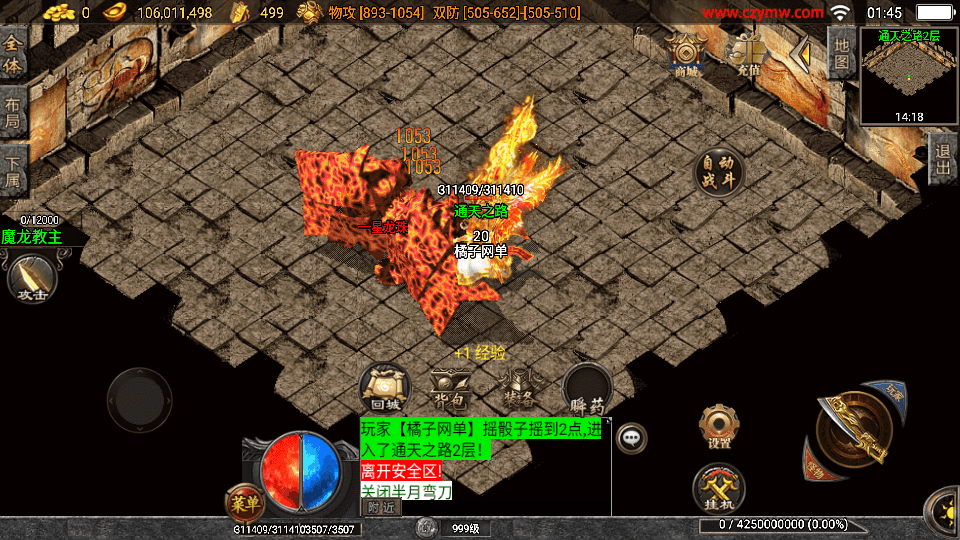Tap the 退出 exit button

(942, 161)
